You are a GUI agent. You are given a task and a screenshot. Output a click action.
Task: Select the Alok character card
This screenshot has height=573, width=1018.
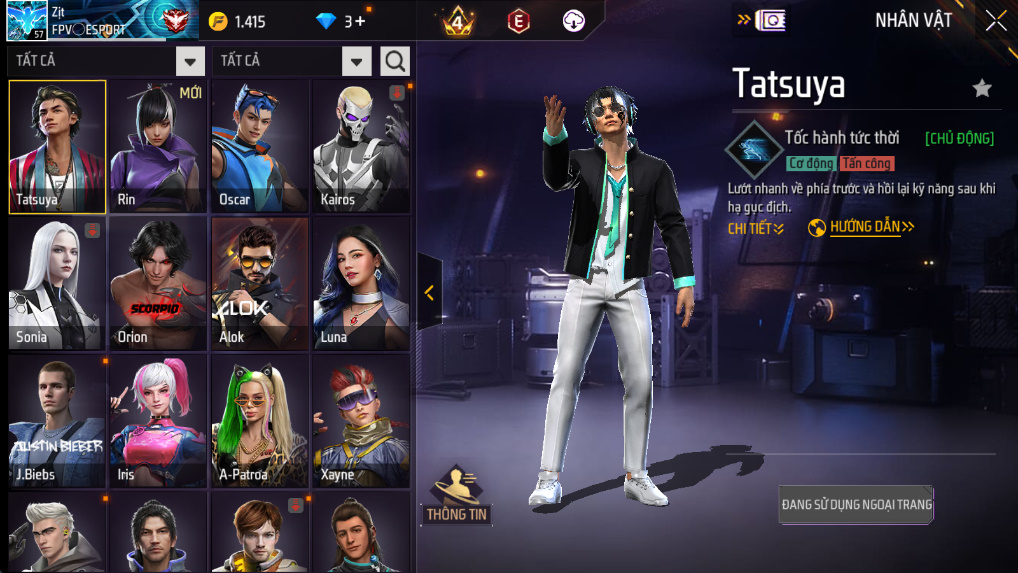260,284
